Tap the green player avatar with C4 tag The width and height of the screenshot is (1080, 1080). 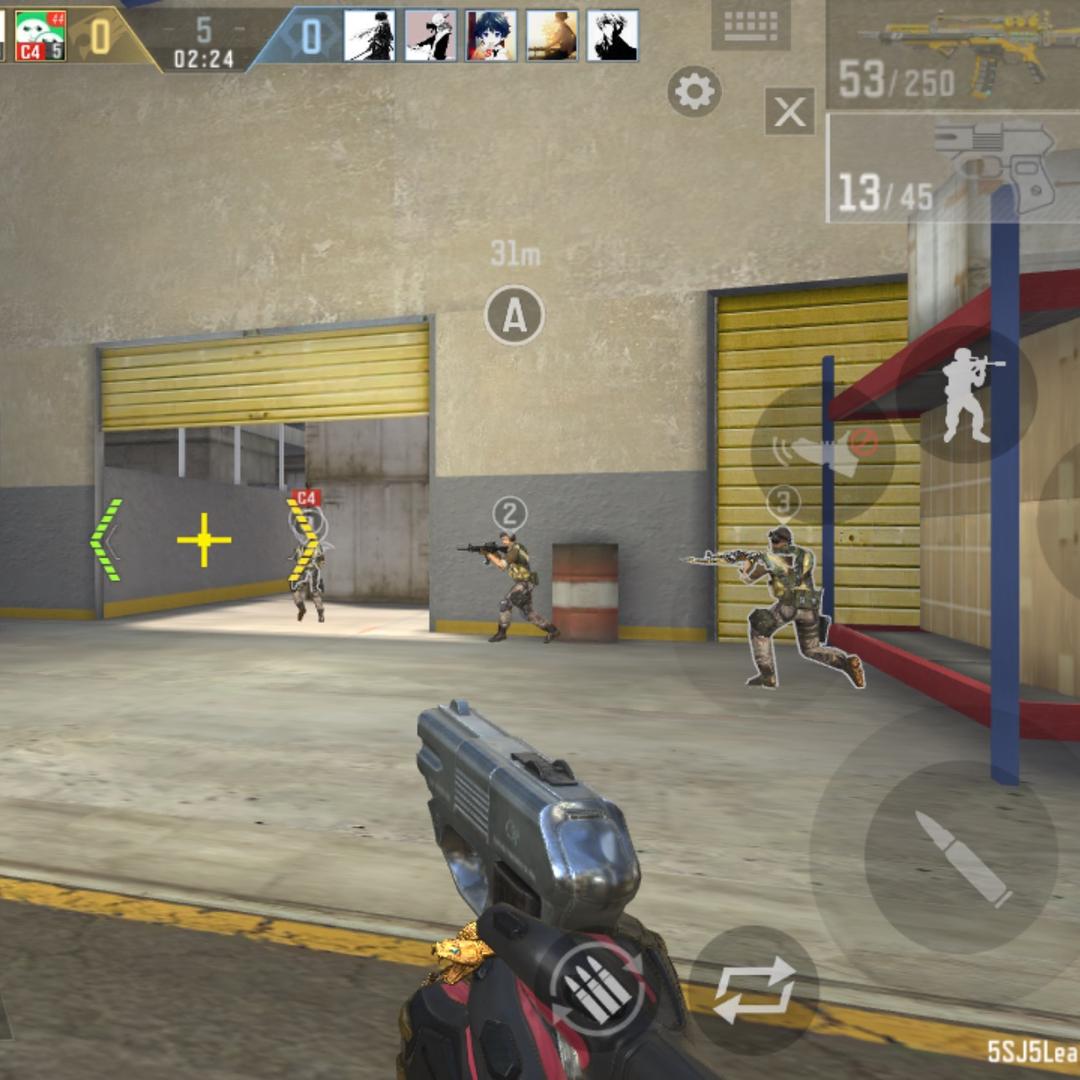pyautogui.click(x=40, y=35)
